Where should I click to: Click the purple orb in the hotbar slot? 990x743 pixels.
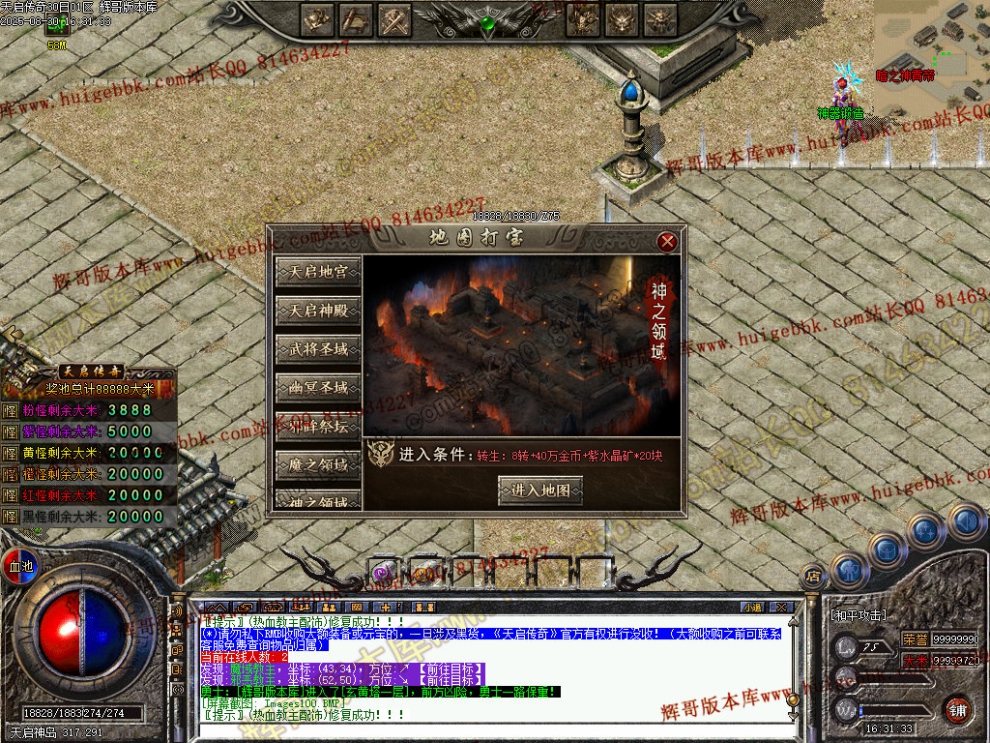point(381,573)
